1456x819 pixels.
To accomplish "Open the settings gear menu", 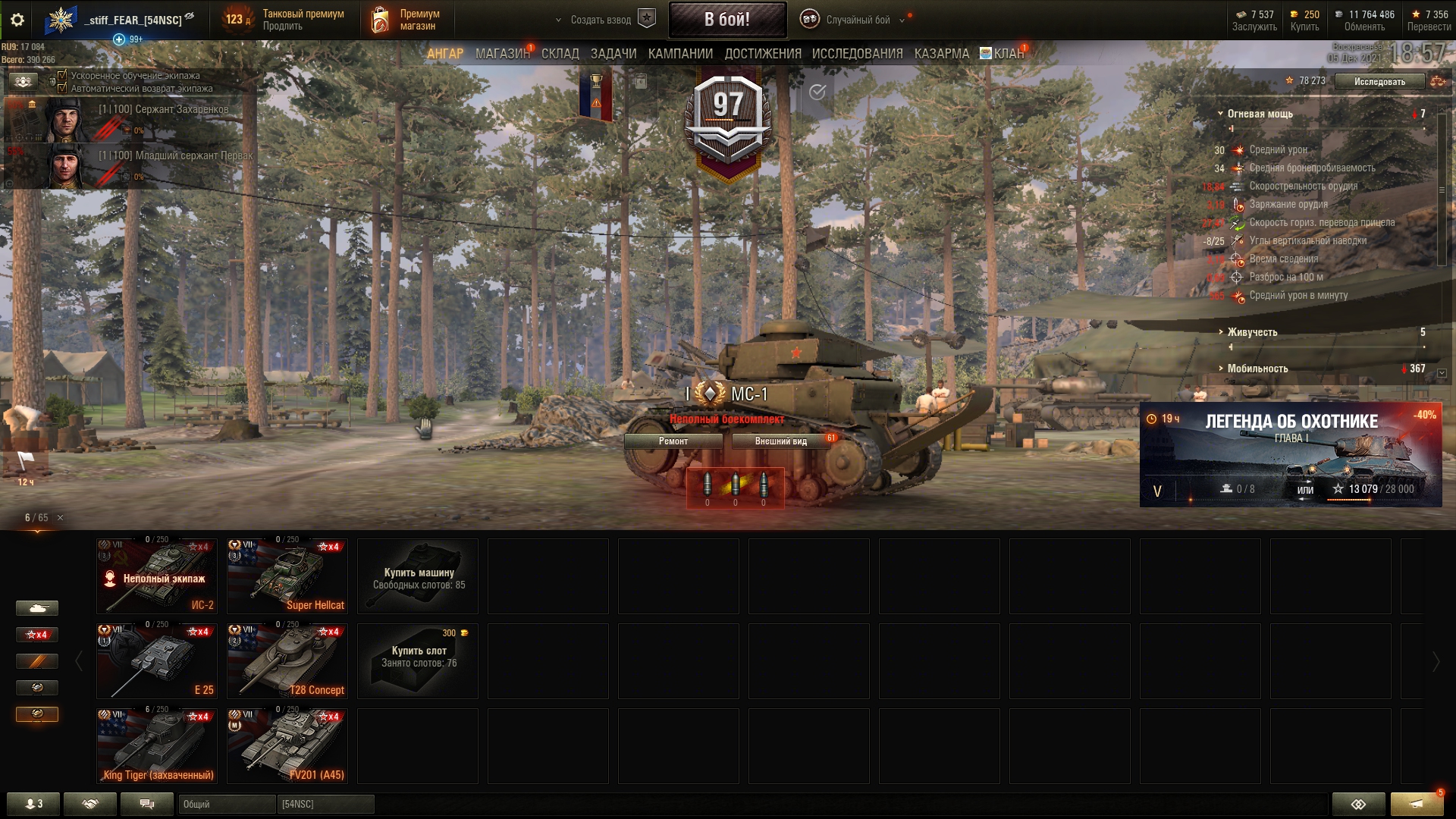I will [17, 20].
